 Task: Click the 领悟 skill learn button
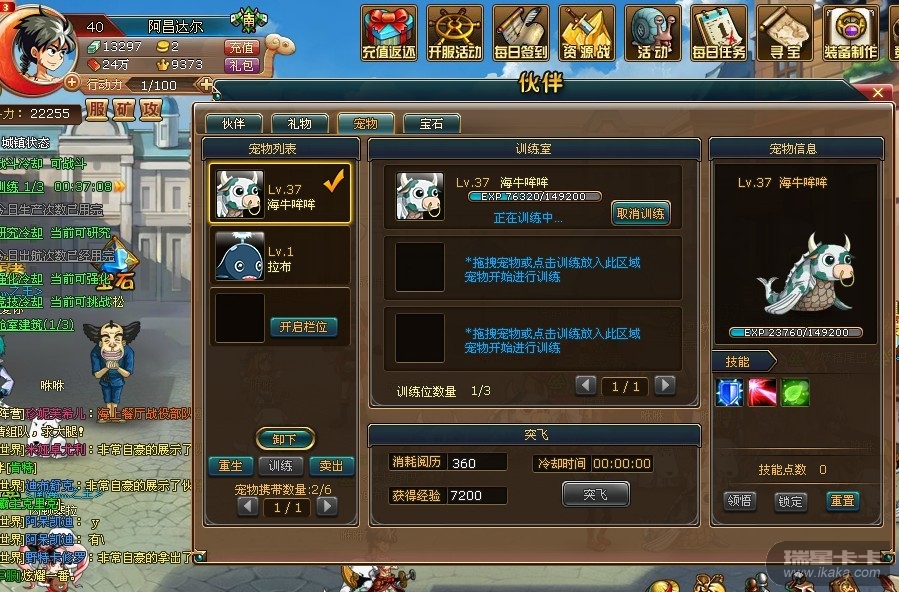[x=739, y=500]
